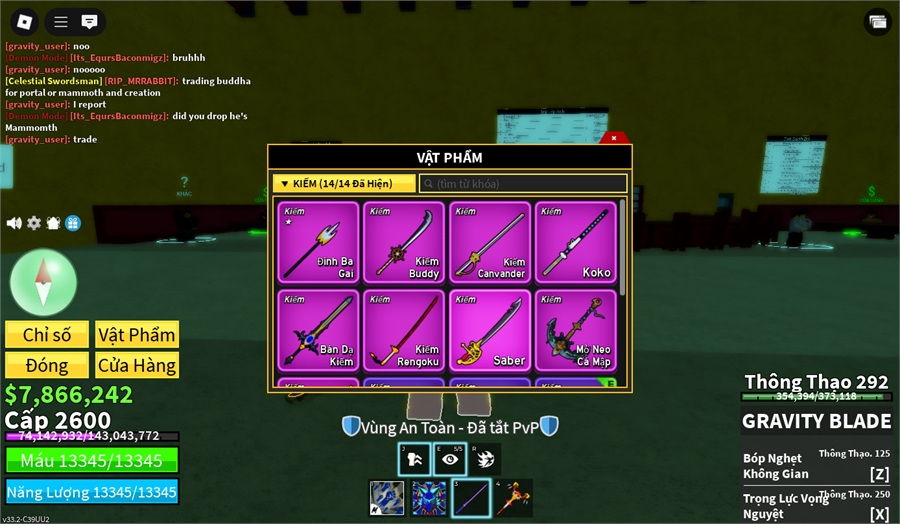This screenshot has height=524, width=900.
Task: Pick the Mỏ Neo Cá Mập anchor
Action: [x=575, y=329]
